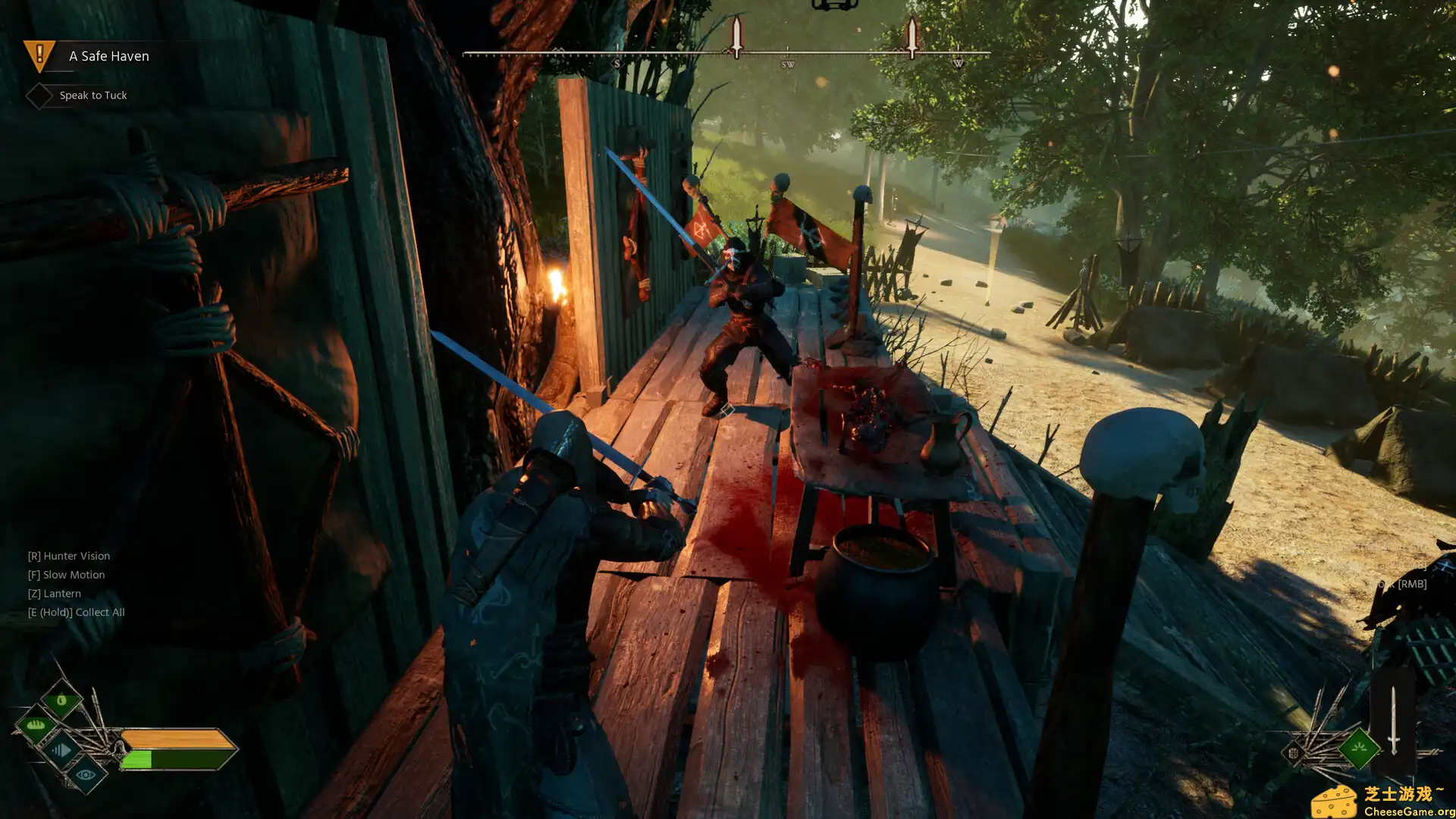Click the small dark diamond beside the green ability
The height and width of the screenshot is (819, 1456).
coord(1294,752)
